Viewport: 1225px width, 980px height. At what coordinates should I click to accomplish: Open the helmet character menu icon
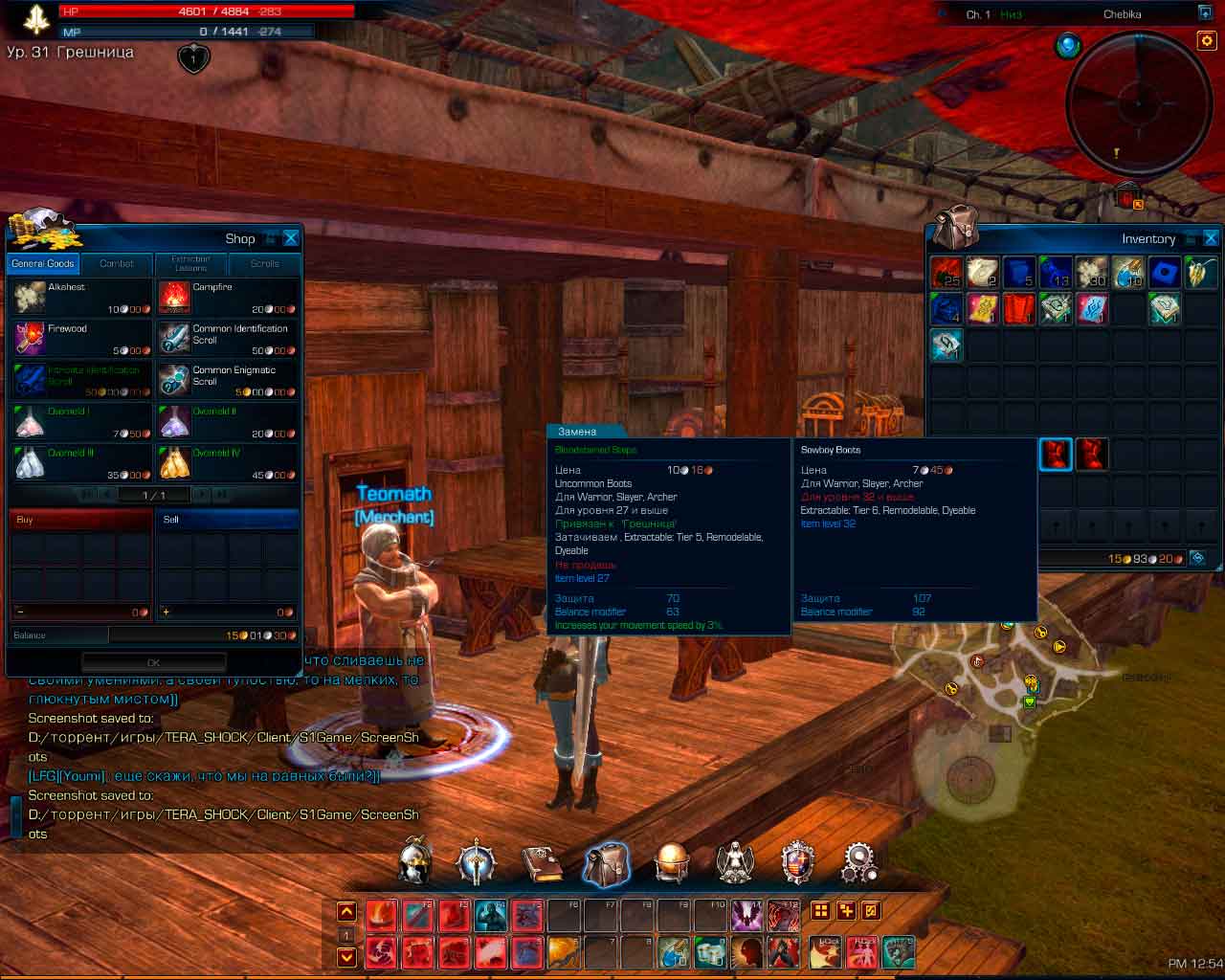tap(414, 862)
